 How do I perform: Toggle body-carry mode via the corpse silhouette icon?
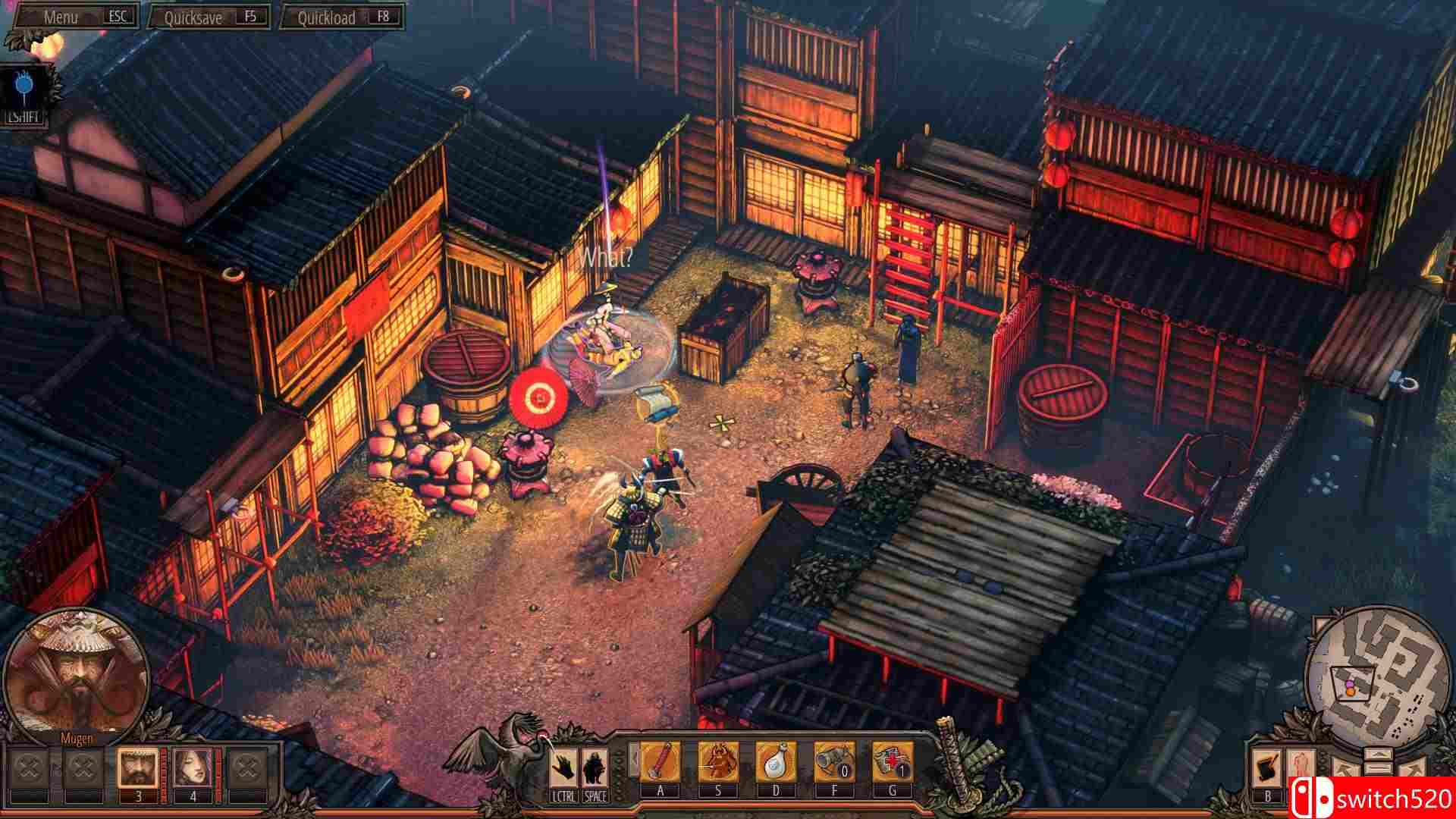1301,762
